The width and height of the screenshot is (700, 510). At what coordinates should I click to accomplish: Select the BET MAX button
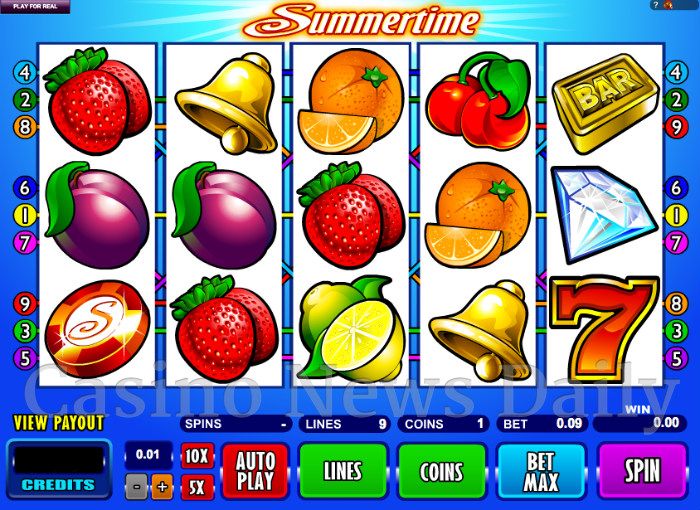click(541, 471)
